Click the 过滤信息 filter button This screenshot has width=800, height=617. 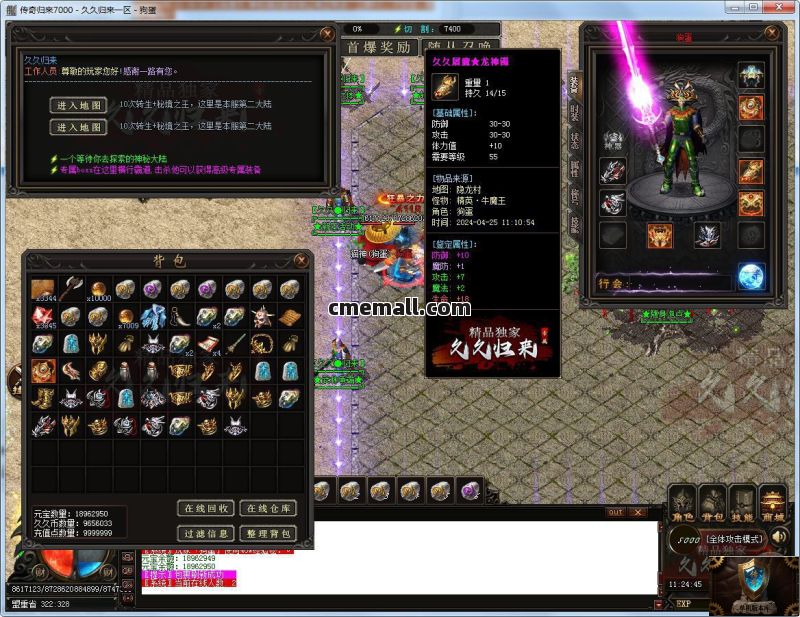coord(208,533)
